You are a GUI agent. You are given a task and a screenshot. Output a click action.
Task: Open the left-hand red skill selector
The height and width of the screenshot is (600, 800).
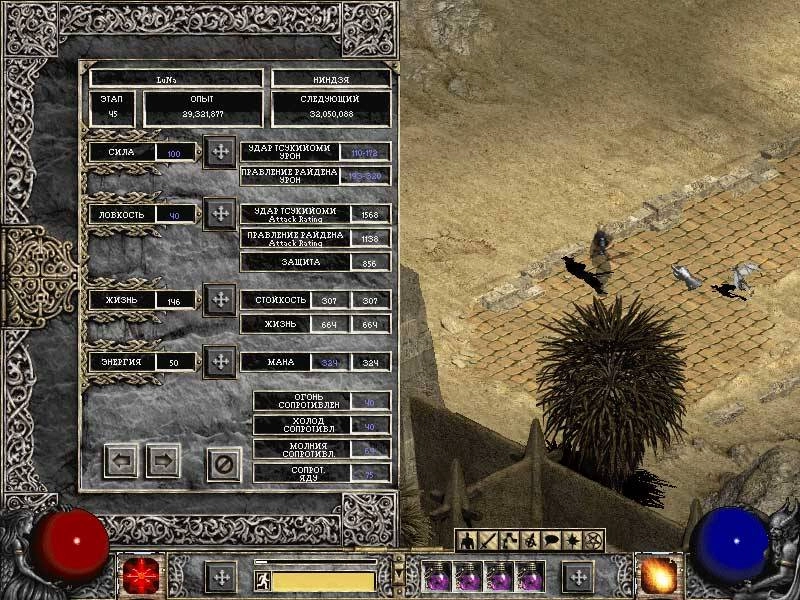[140, 576]
